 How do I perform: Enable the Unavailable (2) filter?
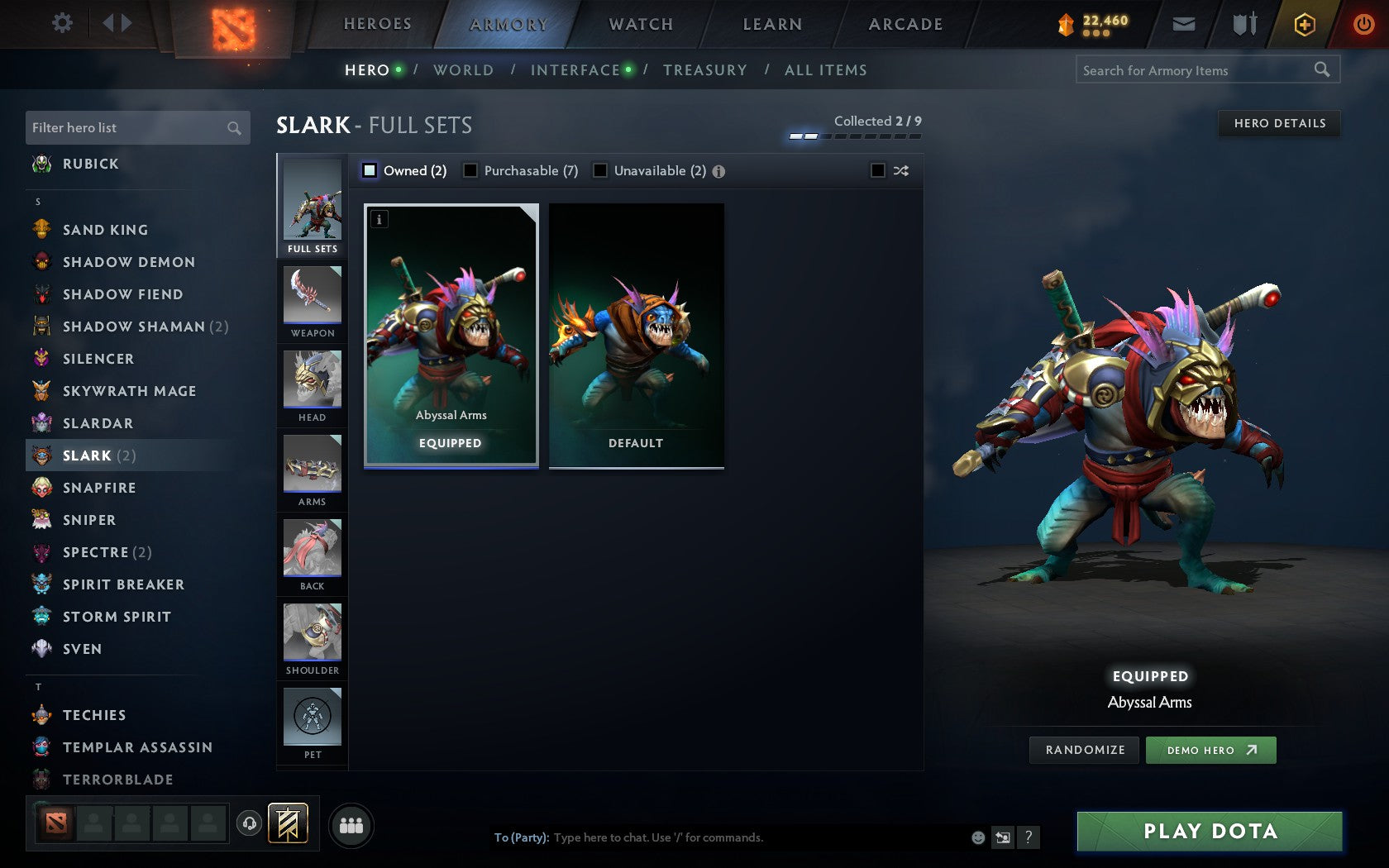click(x=599, y=170)
